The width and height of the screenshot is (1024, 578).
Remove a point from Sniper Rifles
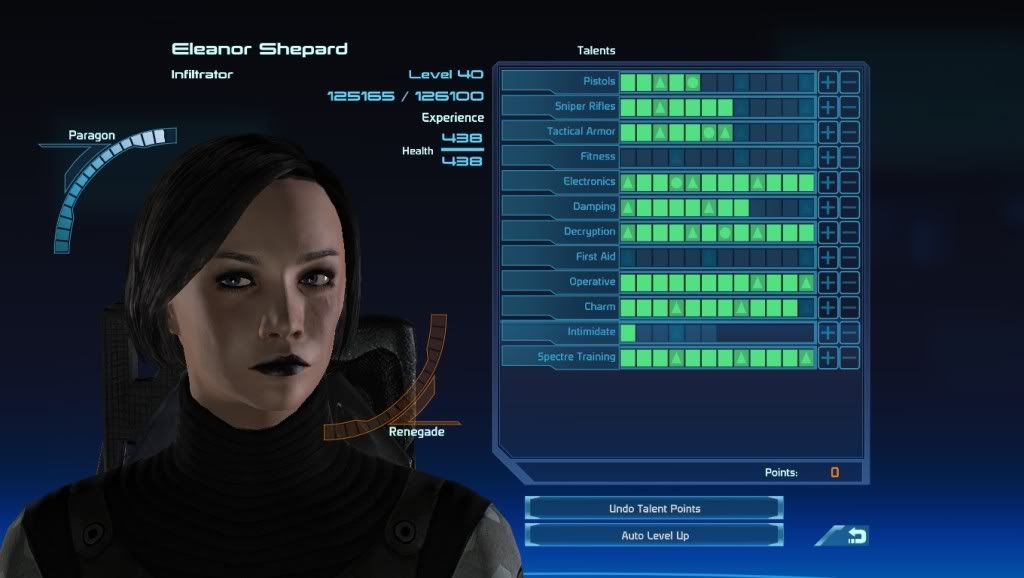click(849, 107)
